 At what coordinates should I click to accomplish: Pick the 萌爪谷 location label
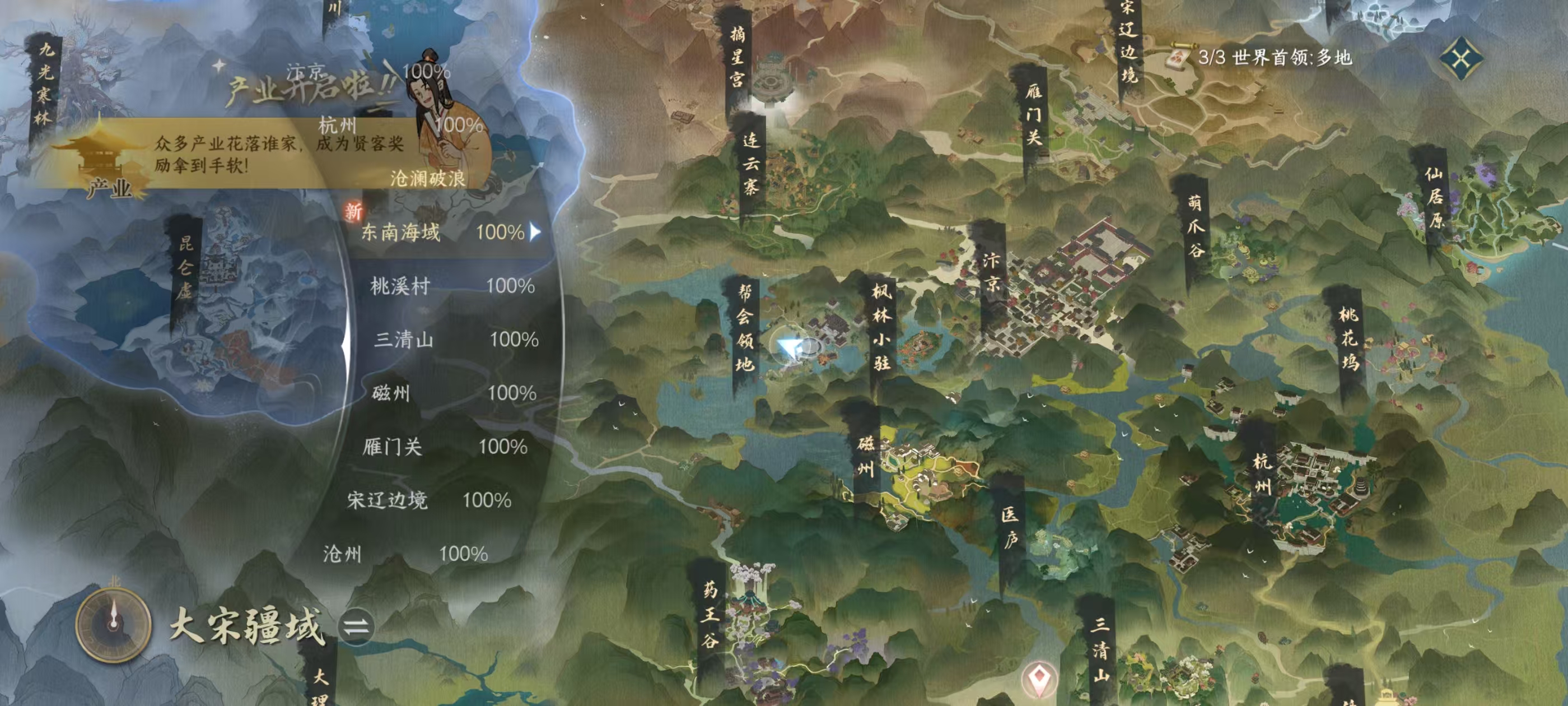coord(1196,225)
